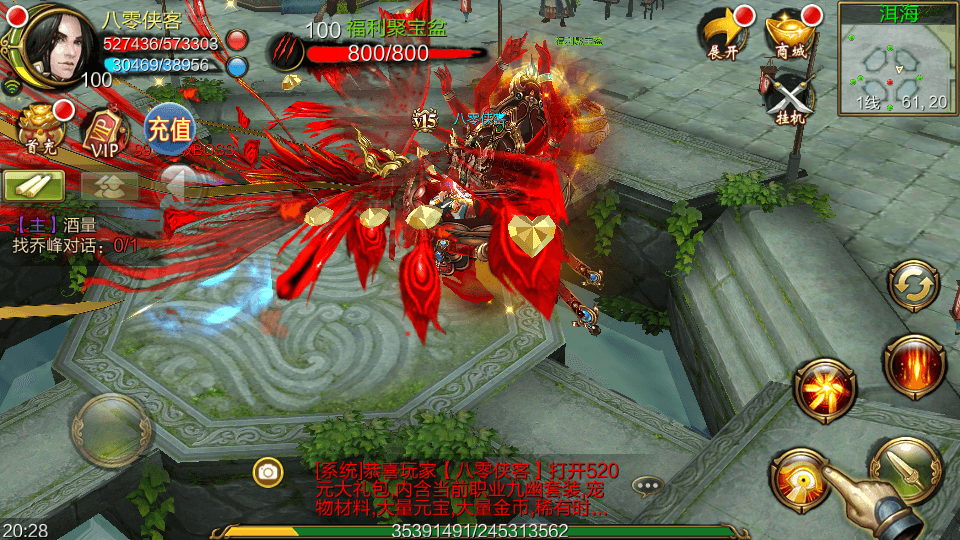Select the quest scroll tab
This screenshot has width=960, height=540.
coord(34,185)
